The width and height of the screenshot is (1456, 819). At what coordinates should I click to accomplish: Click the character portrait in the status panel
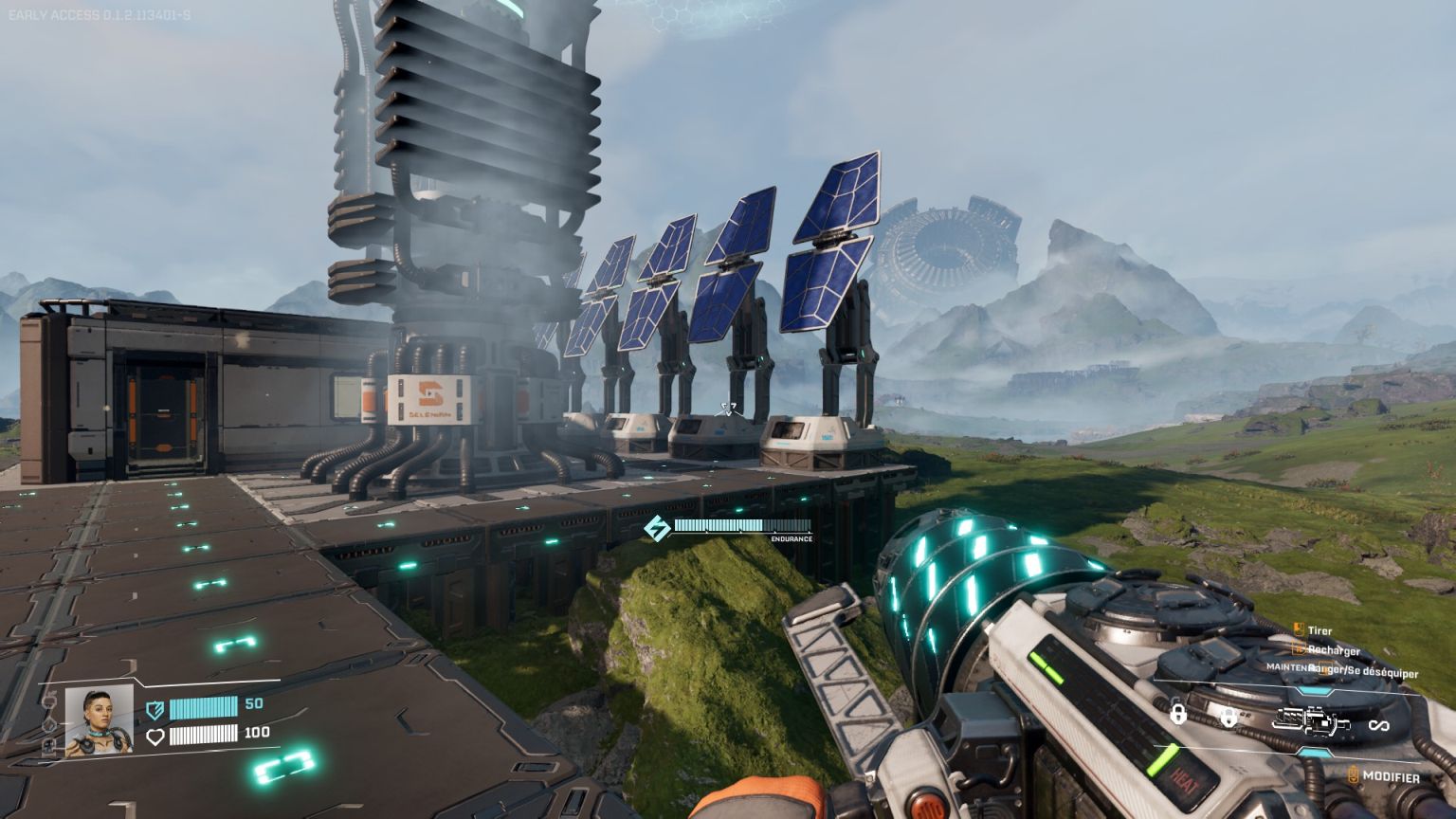click(99, 721)
